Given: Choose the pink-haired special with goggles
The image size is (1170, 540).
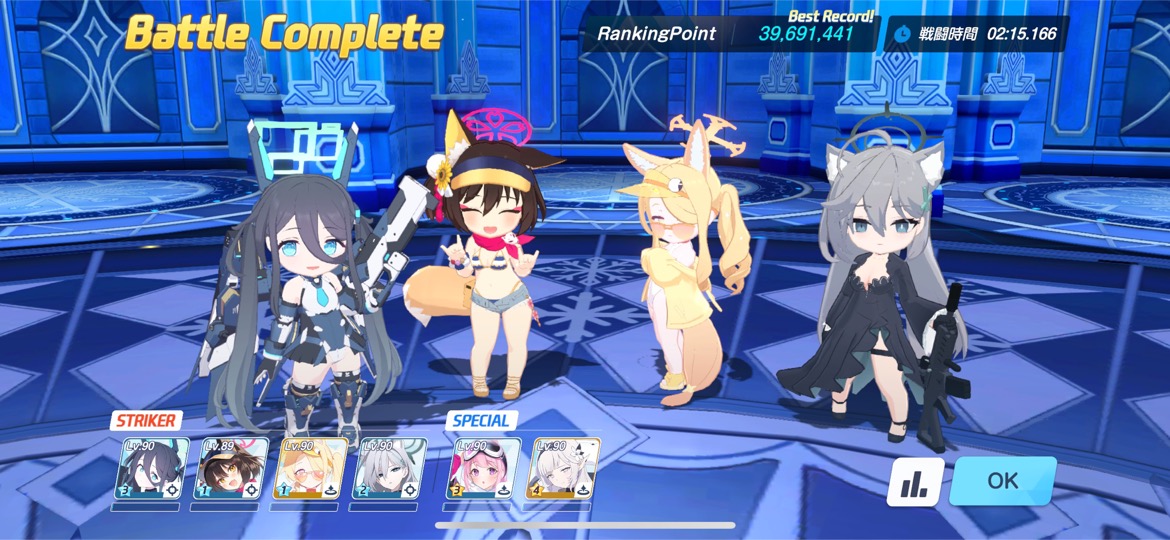Looking at the screenshot, I should [x=483, y=468].
